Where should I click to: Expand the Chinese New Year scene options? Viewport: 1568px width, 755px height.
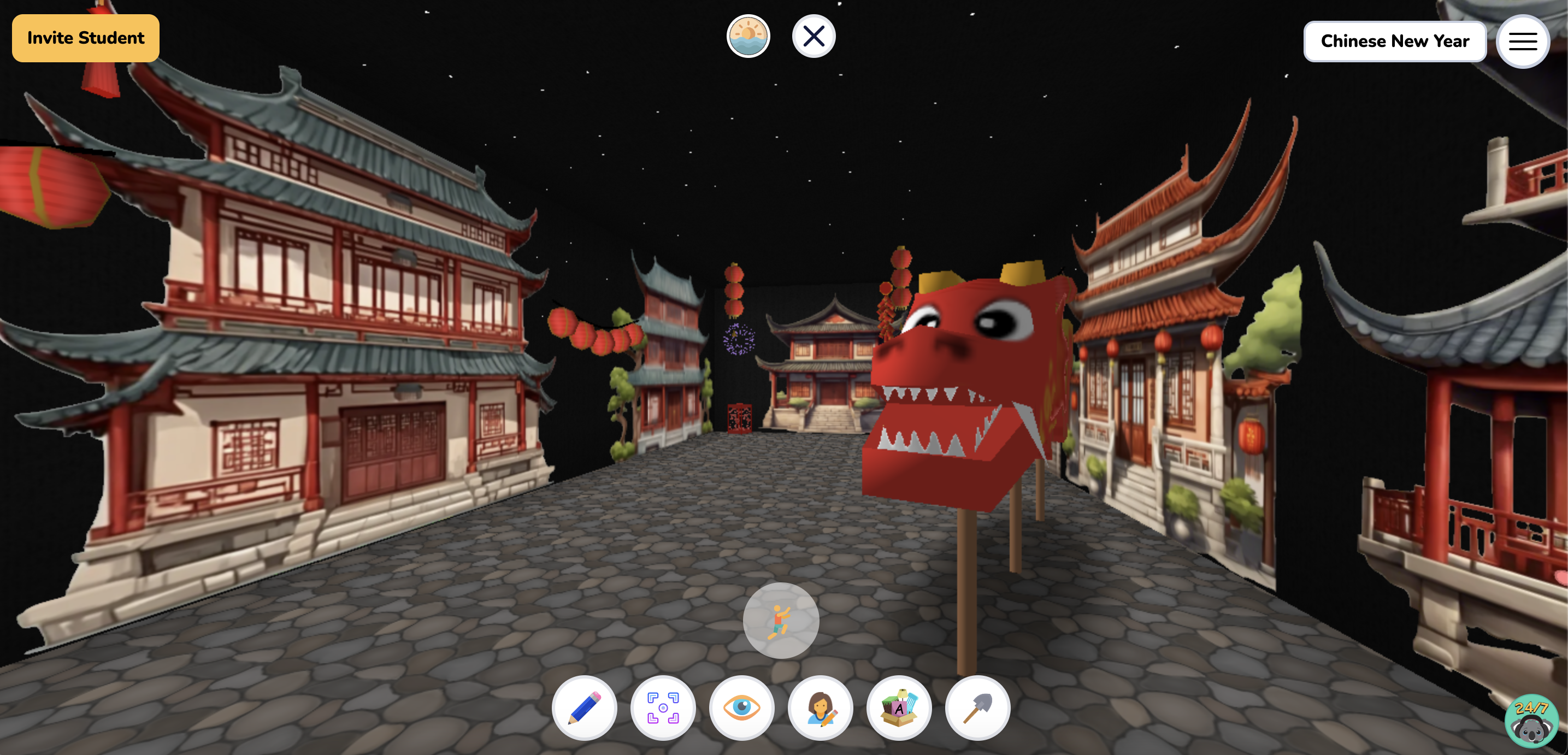pos(1395,42)
